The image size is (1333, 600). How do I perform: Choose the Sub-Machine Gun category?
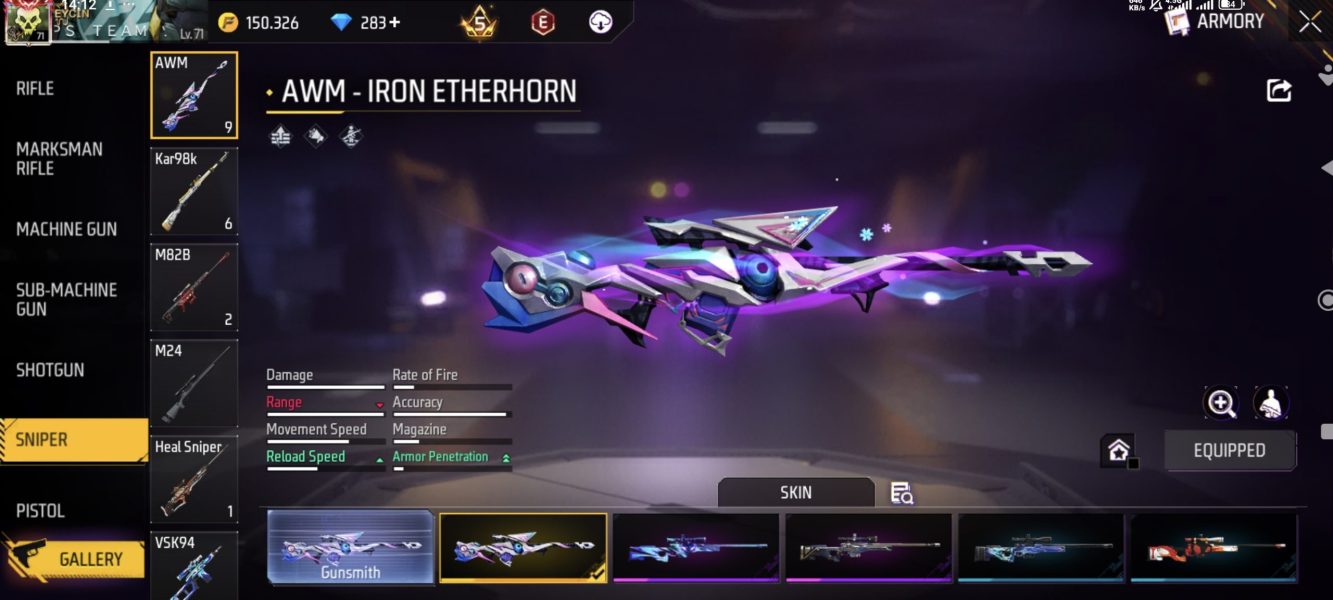[x=66, y=299]
